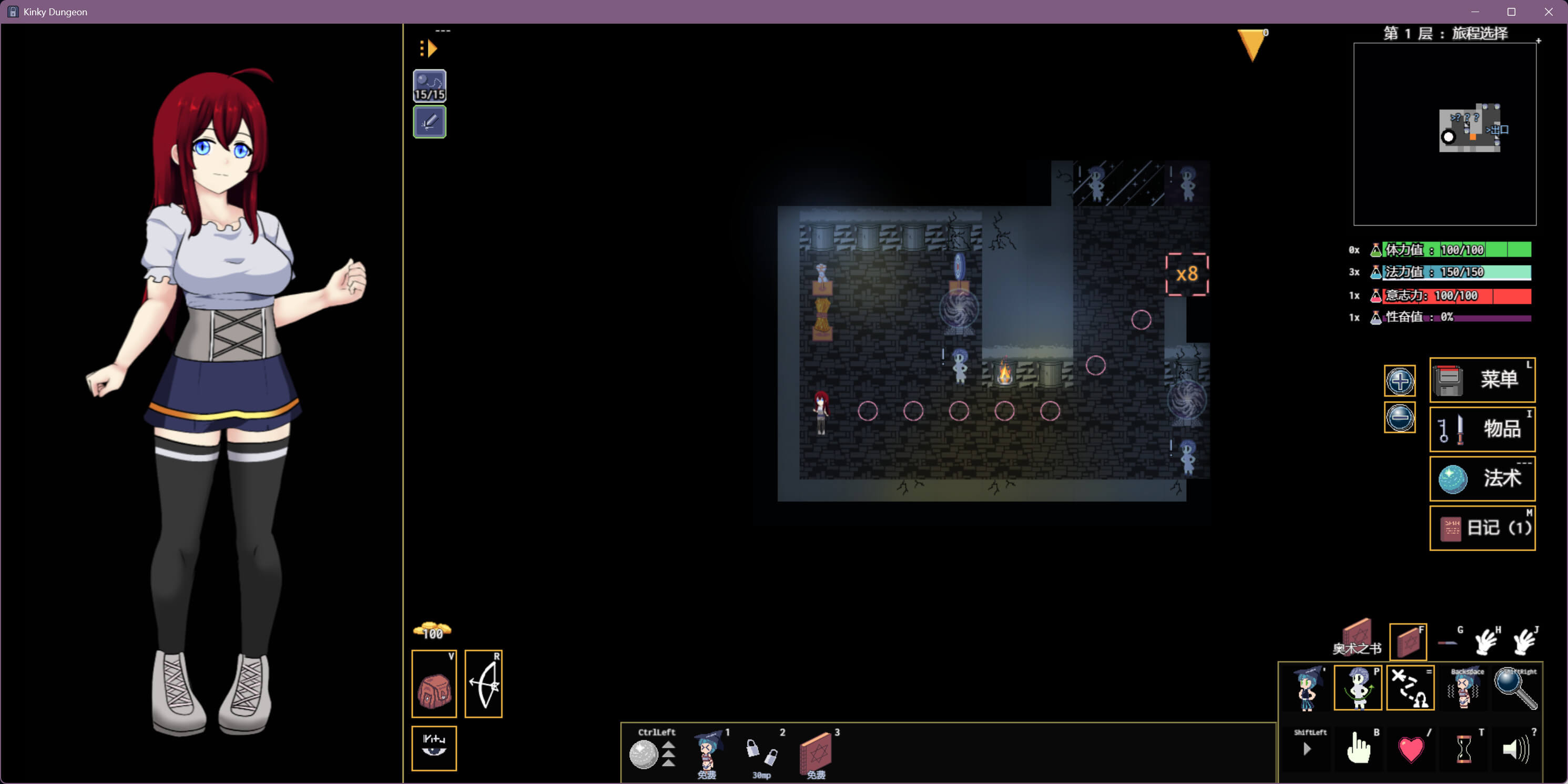Activate the magnifying glass inspect tool

(x=1515, y=689)
